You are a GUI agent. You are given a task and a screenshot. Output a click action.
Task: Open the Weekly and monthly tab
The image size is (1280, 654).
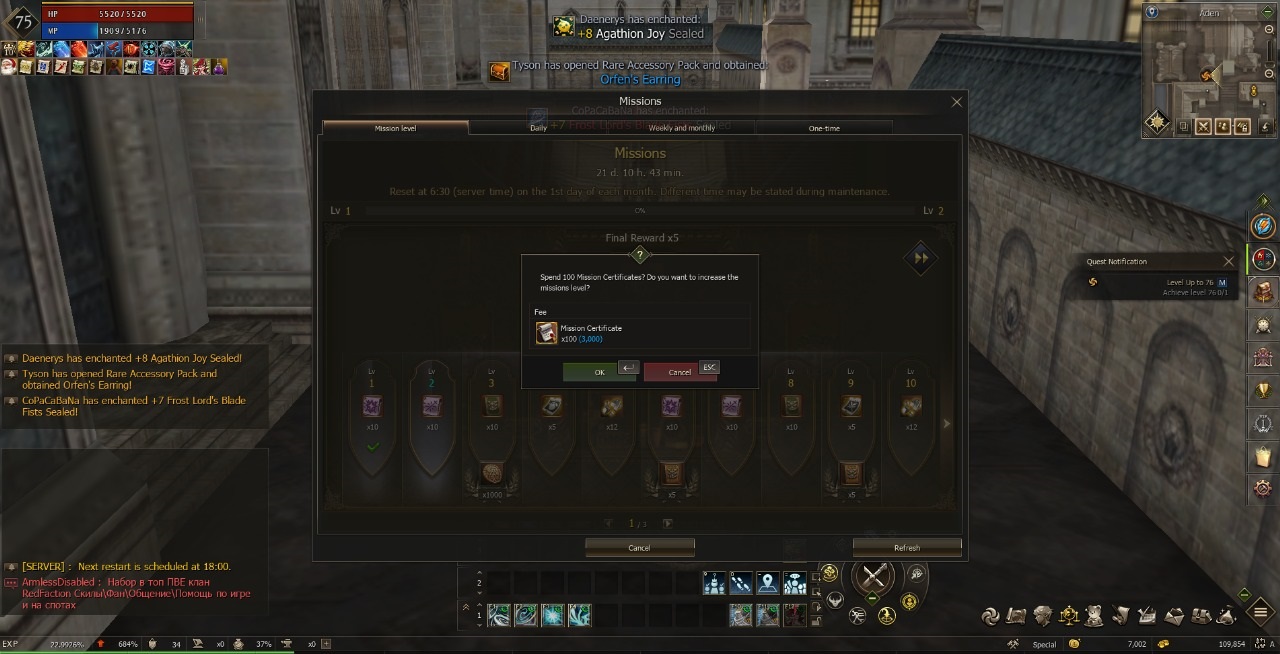[x=681, y=128]
